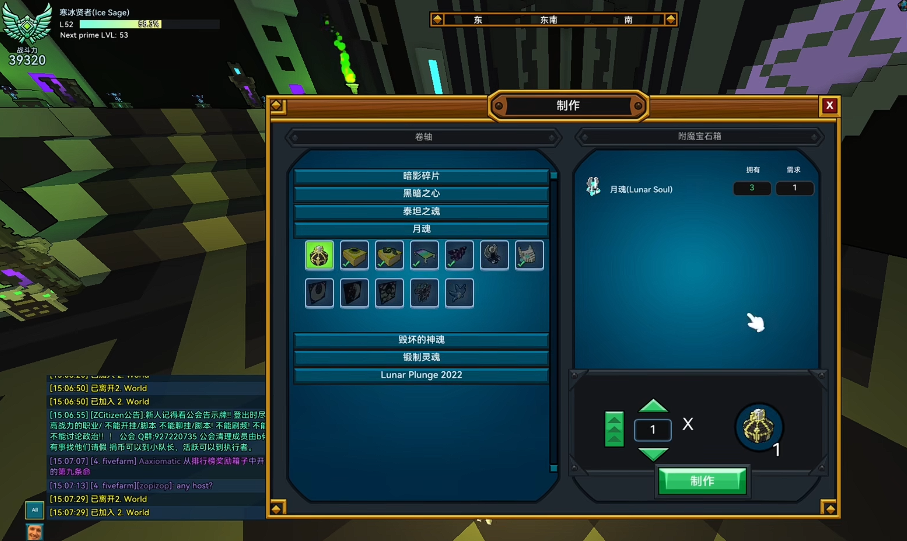Click the craft quantity number field
Screen dimensions: 907x541
[653, 430]
